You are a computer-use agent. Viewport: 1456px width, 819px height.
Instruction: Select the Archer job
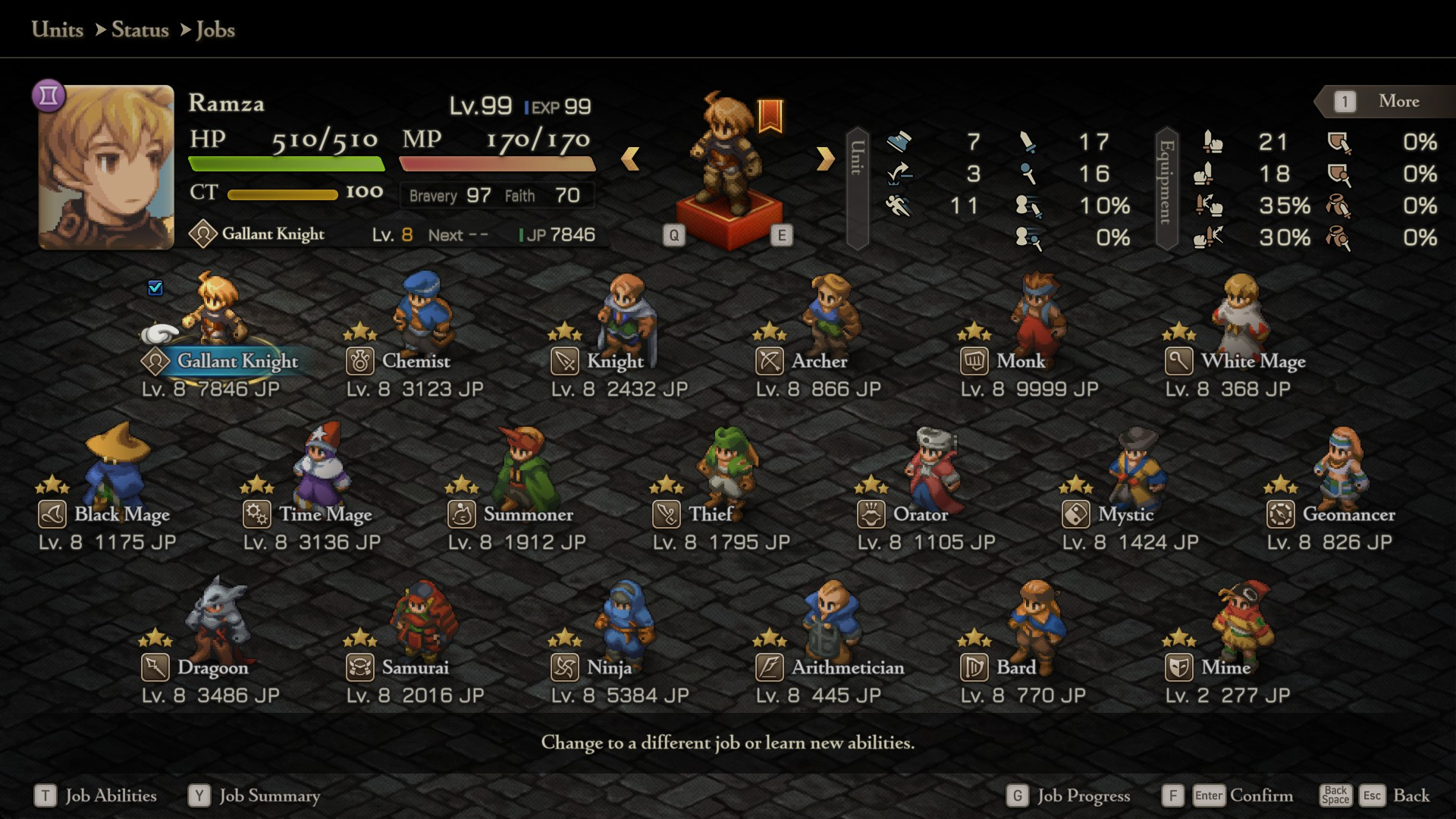pyautogui.click(x=819, y=360)
